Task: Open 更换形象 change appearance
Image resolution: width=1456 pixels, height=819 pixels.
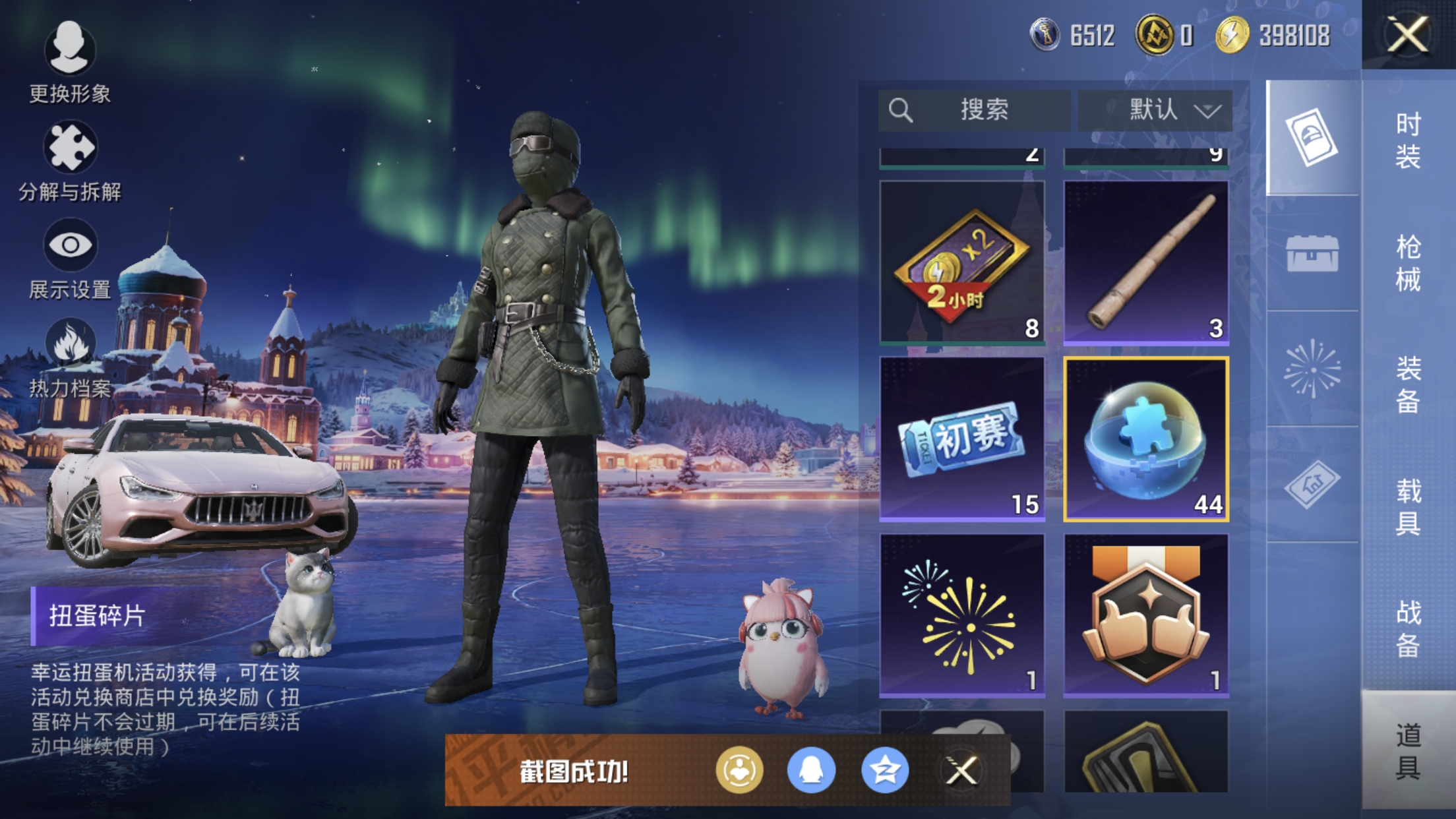Action: point(70,62)
